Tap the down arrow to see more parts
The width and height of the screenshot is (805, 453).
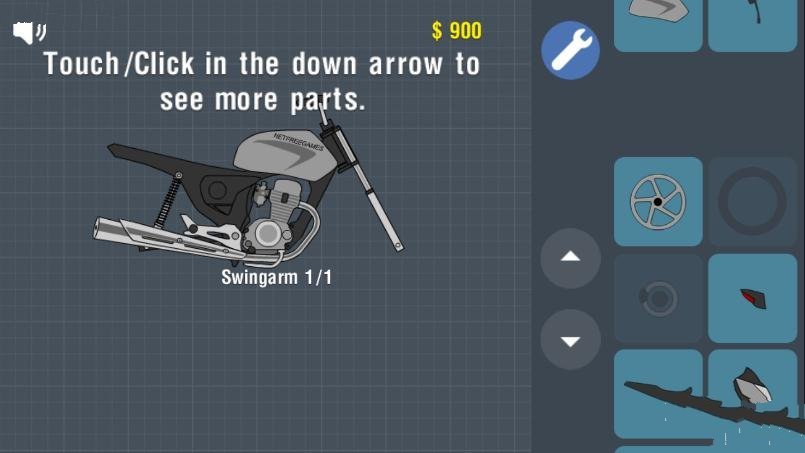click(570, 340)
